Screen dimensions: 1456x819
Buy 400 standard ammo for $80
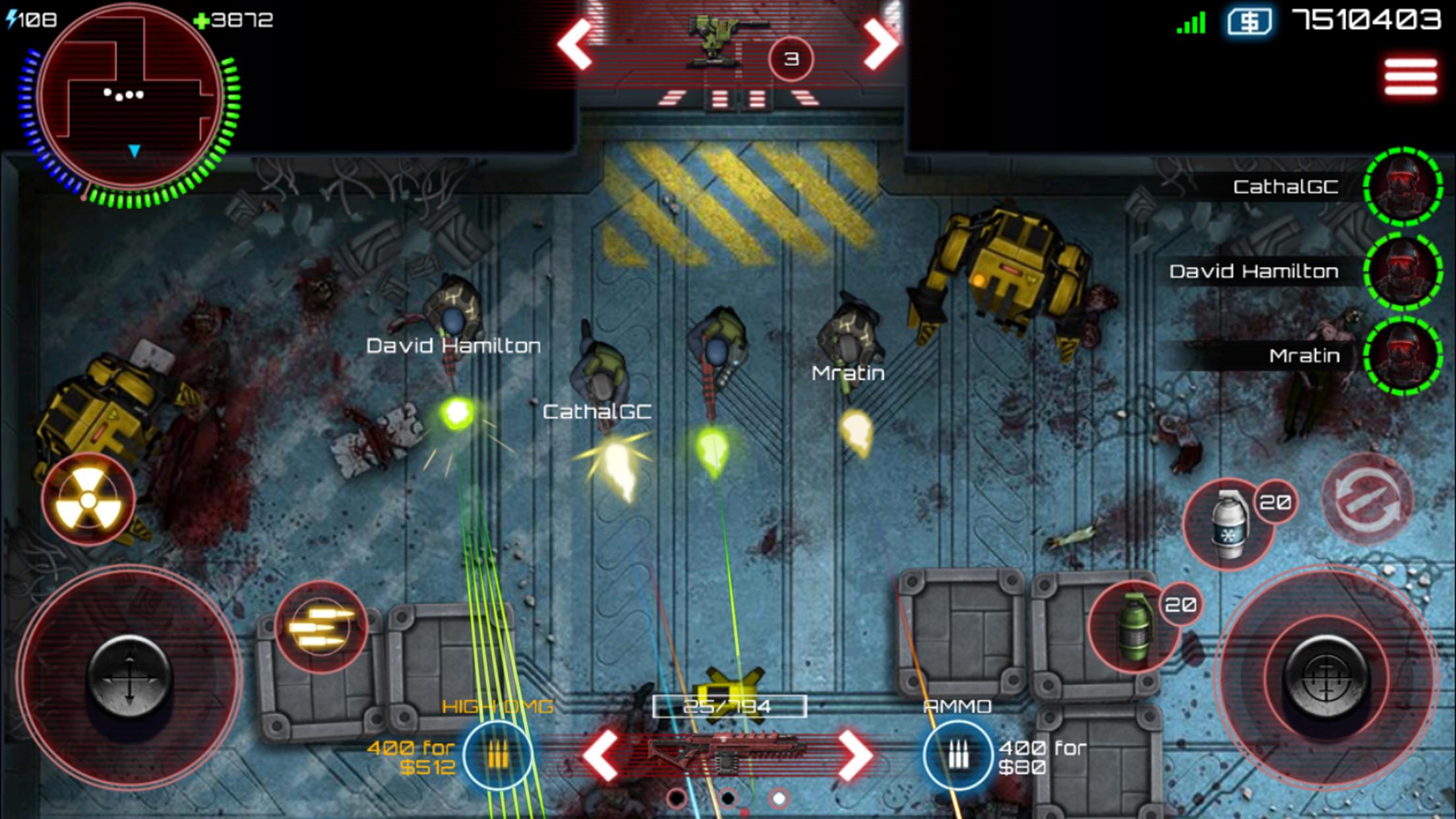coord(957,755)
